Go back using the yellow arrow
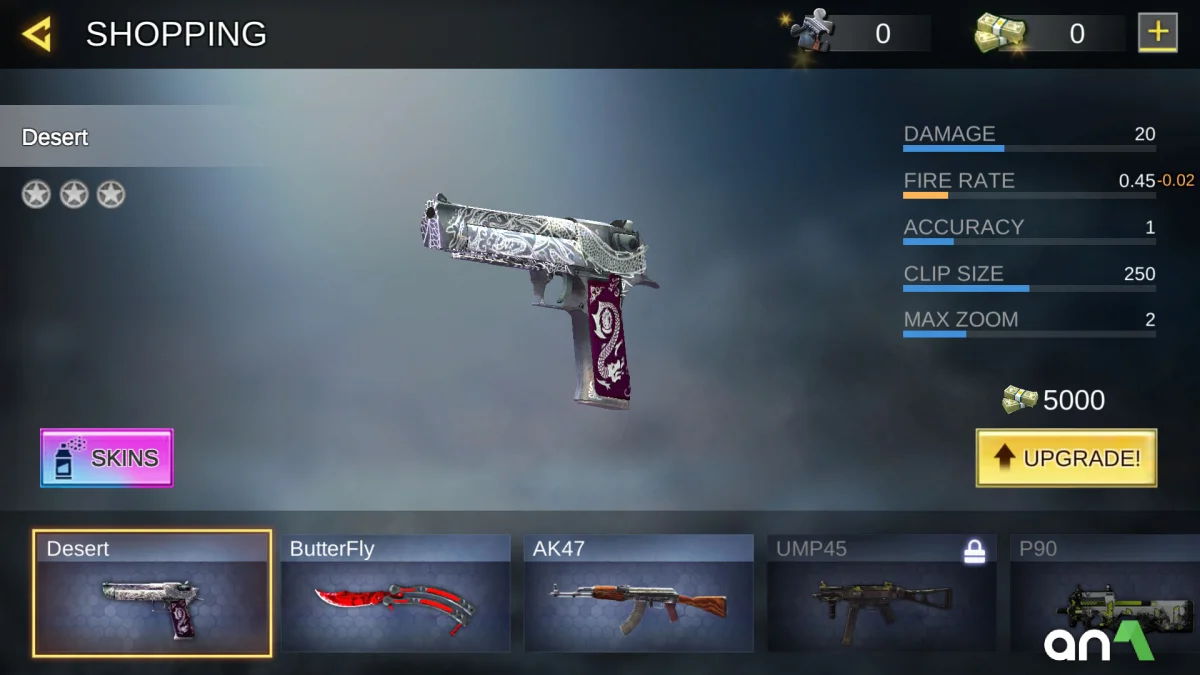The height and width of the screenshot is (675, 1200). (x=37, y=35)
